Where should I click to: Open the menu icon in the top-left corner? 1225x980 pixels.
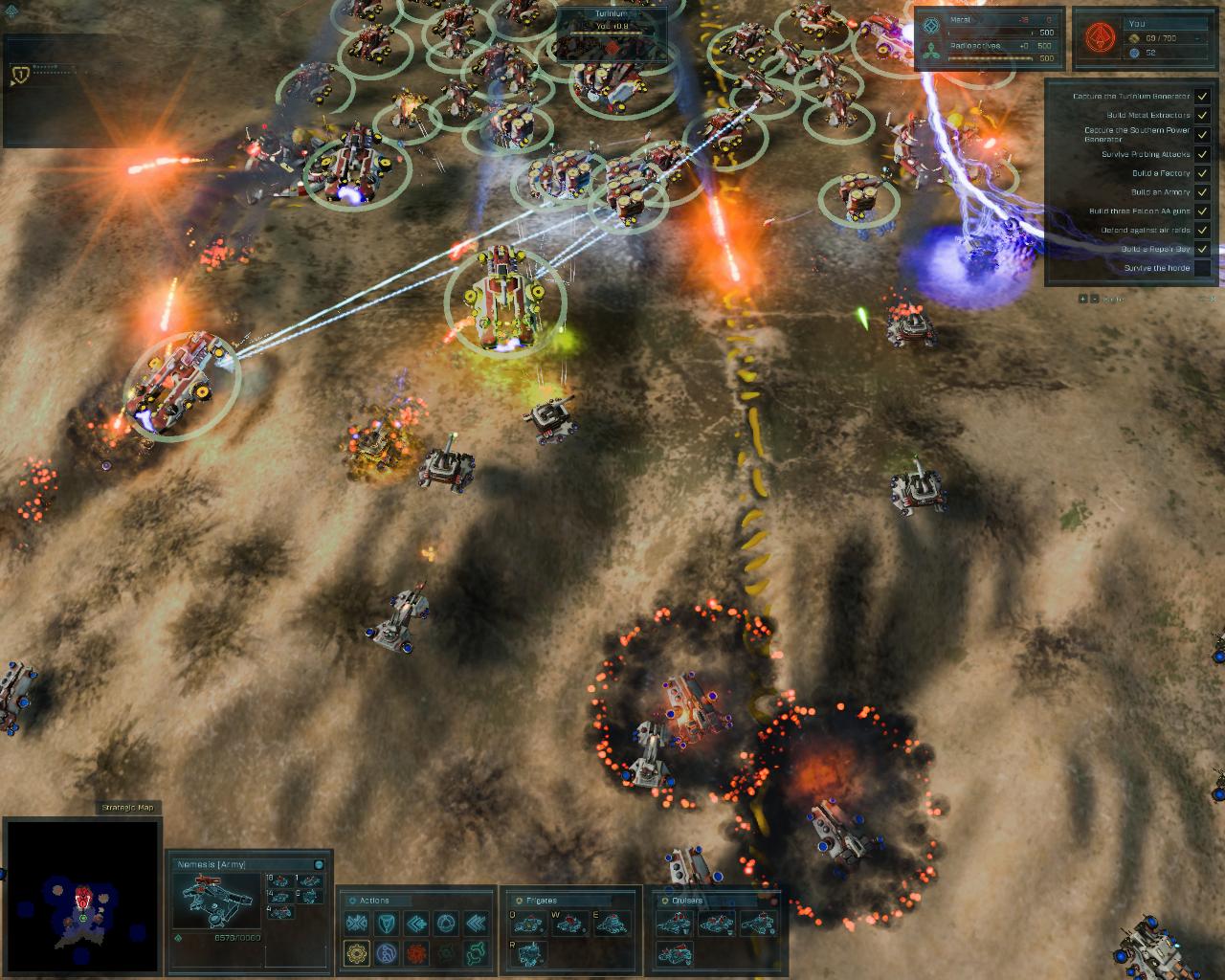pos(11,11)
